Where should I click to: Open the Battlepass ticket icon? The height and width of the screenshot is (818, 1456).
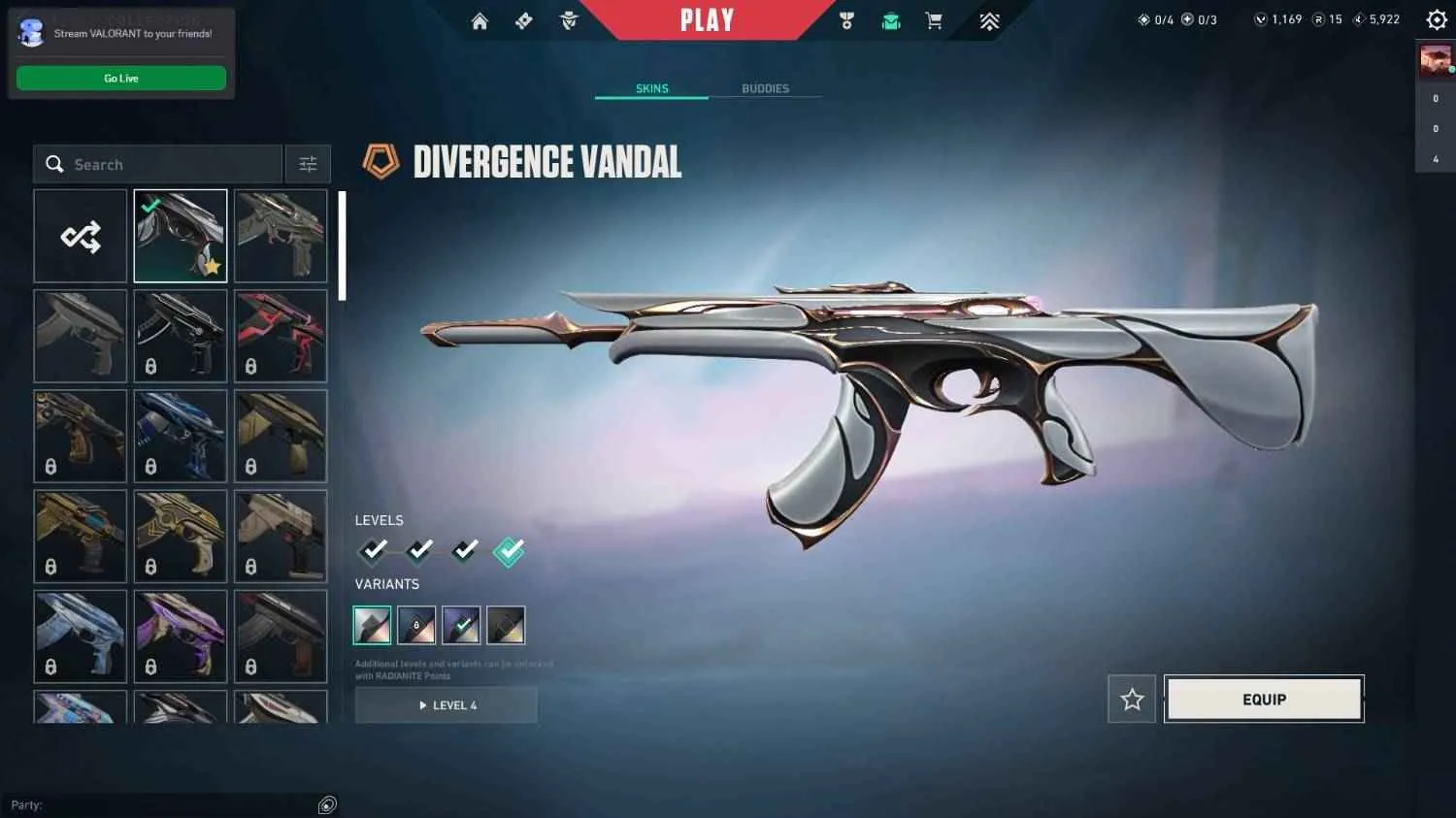pyautogui.click(x=523, y=20)
